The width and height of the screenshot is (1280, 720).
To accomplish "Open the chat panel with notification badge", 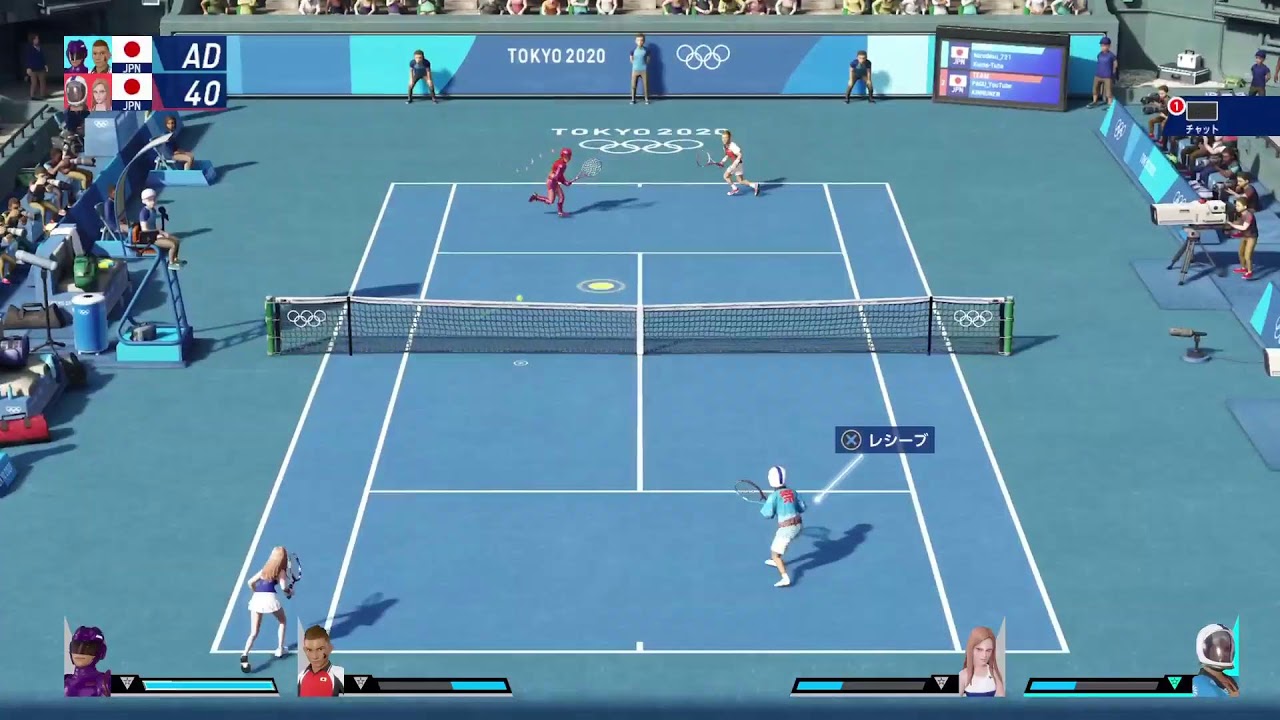I will tap(1201, 114).
